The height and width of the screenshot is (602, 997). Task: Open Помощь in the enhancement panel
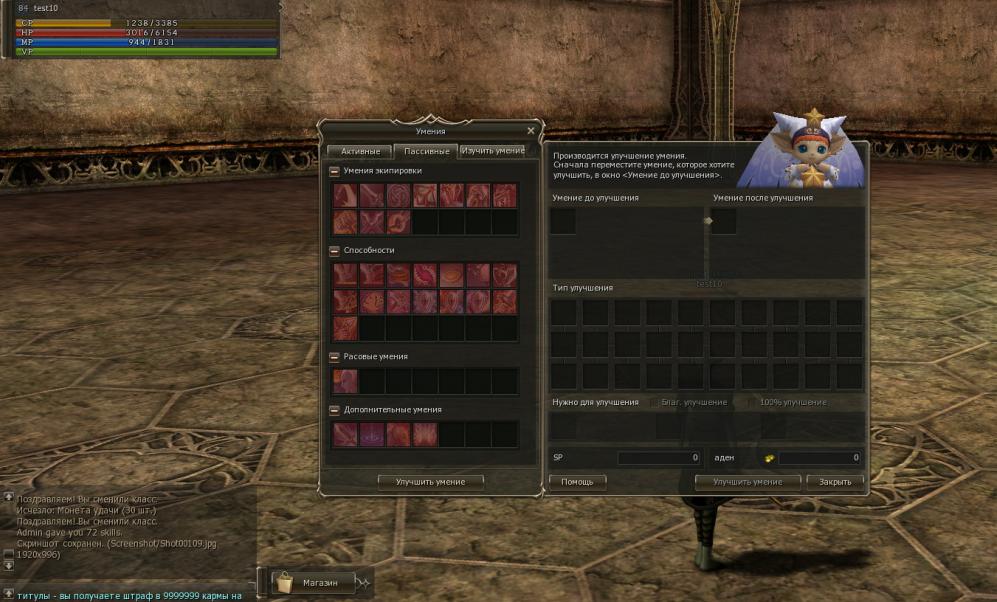(577, 482)
